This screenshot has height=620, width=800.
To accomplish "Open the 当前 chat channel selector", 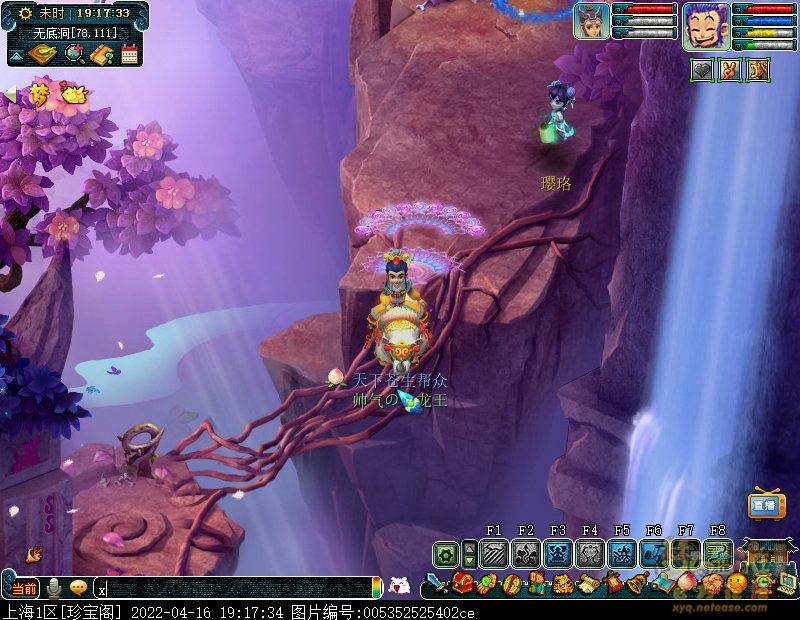I will point(25,588).
